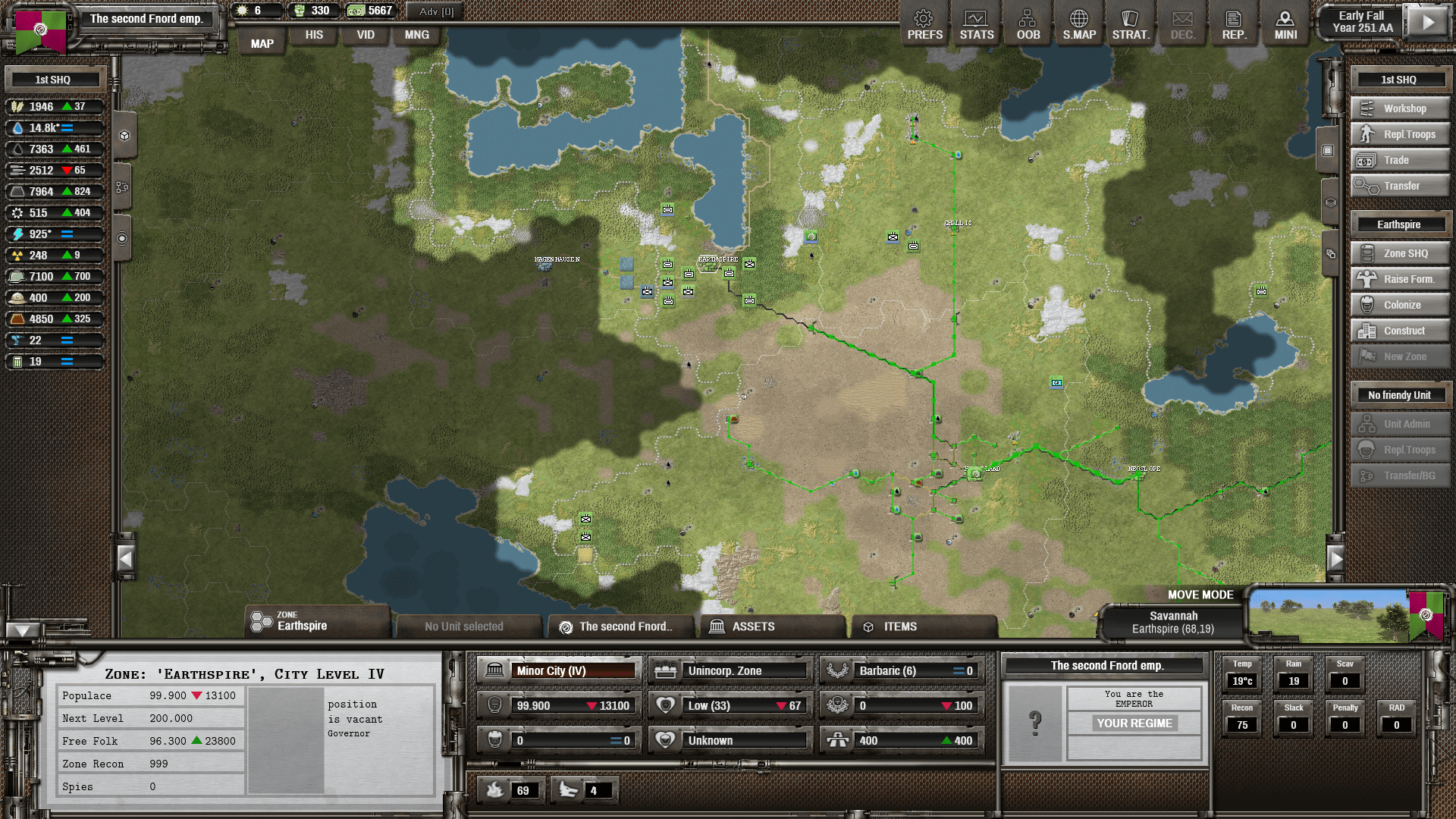Image resolution: width=1456 pixels, height=819 pixels.
Task: Switch to the MNG tab
Action: [x=416, y=35]
